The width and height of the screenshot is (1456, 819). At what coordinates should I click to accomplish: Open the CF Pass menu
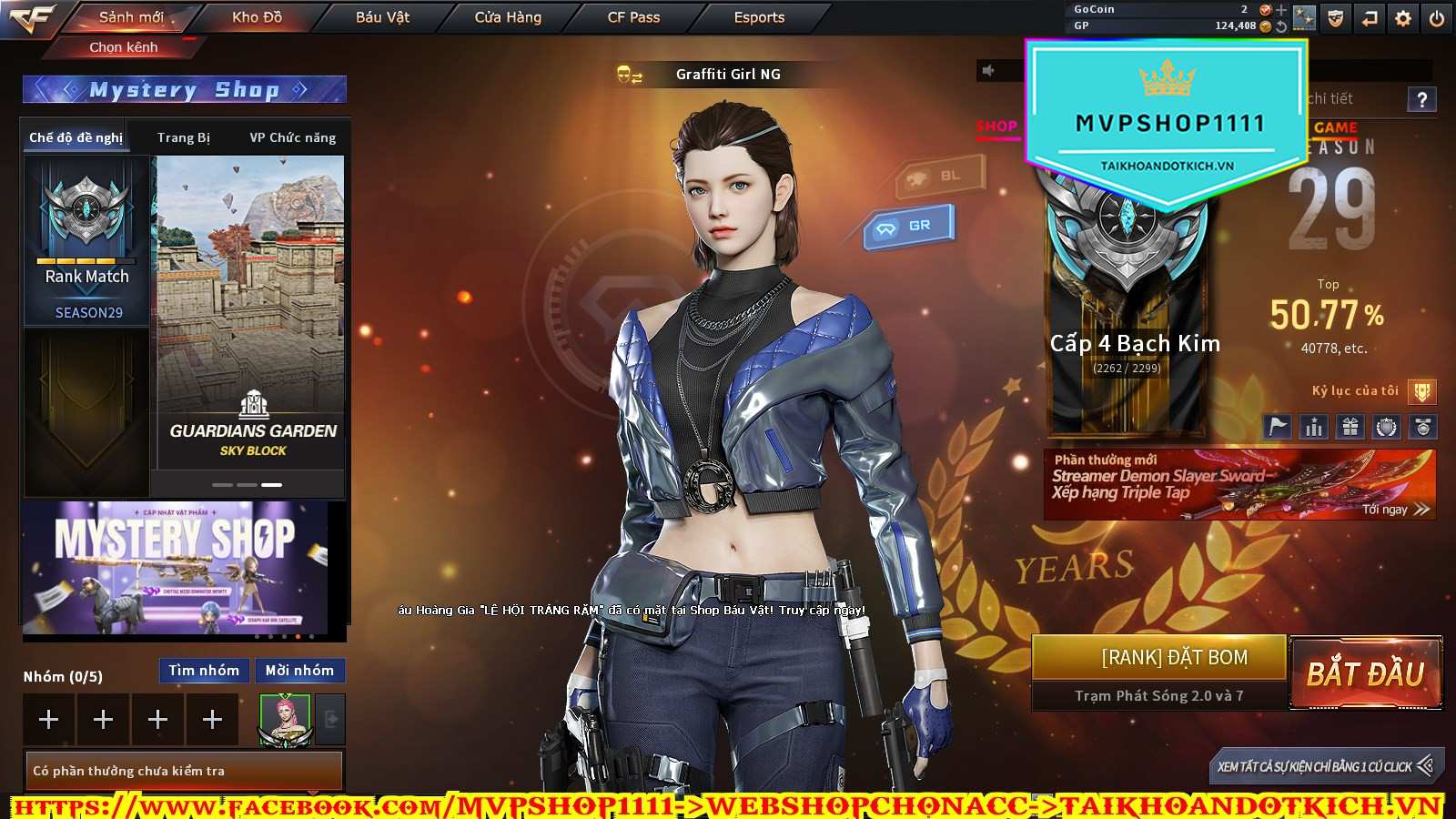[633, 17]
